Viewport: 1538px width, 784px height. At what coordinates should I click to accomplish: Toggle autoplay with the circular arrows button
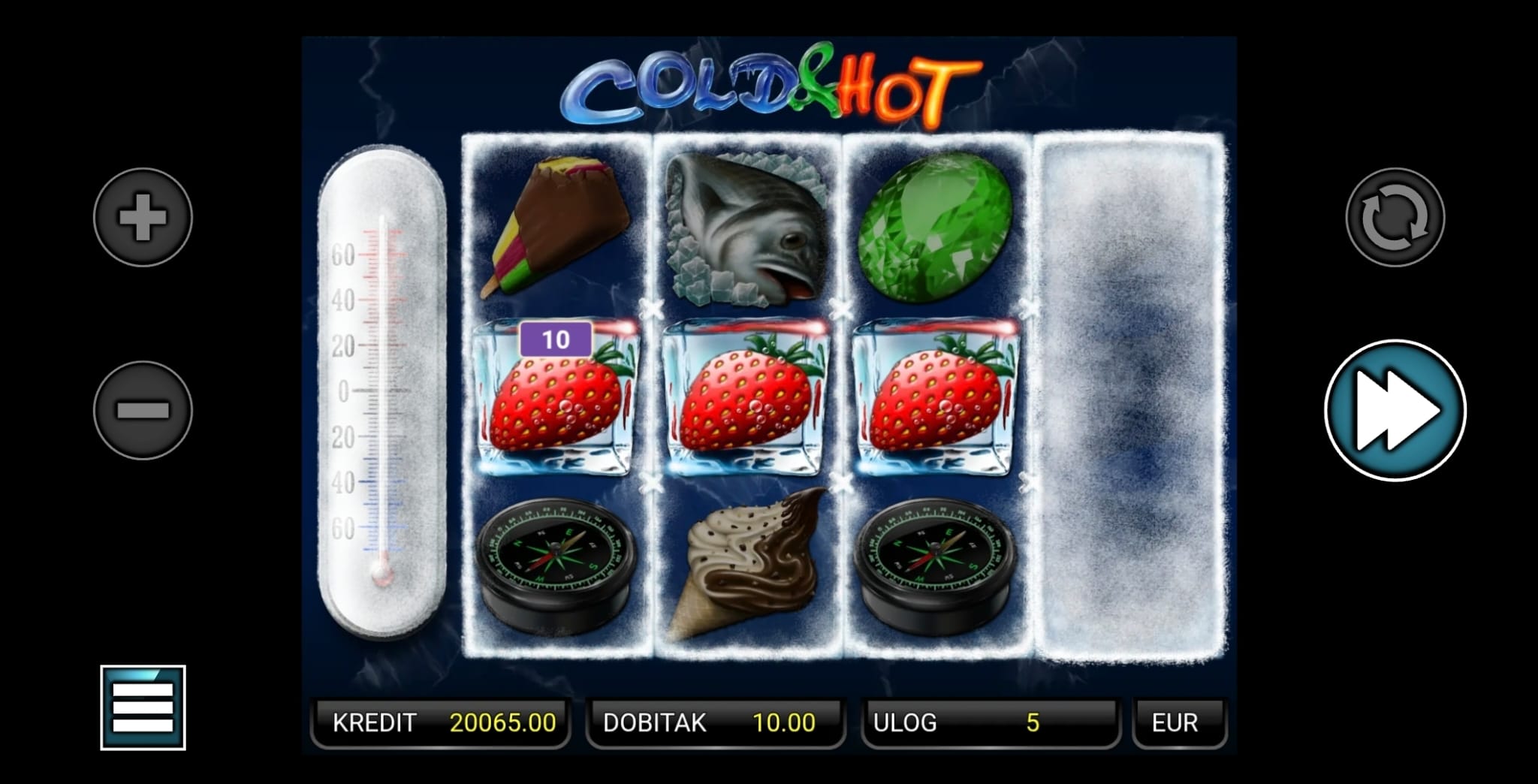(1395, 218)
